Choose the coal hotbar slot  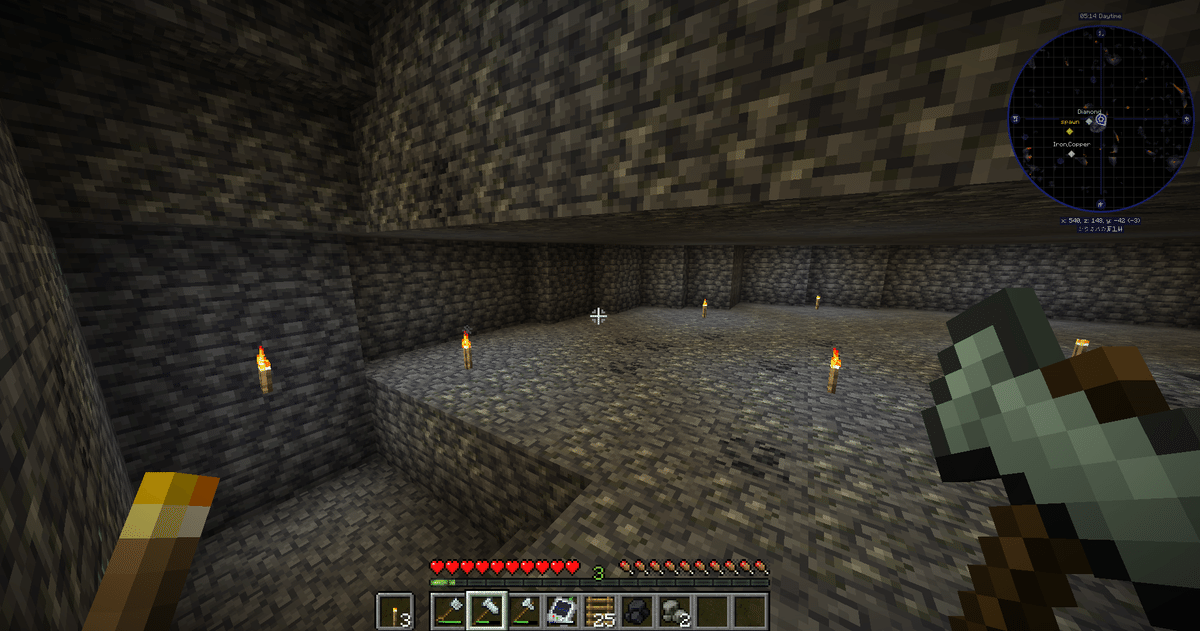(x=636, y=609)
